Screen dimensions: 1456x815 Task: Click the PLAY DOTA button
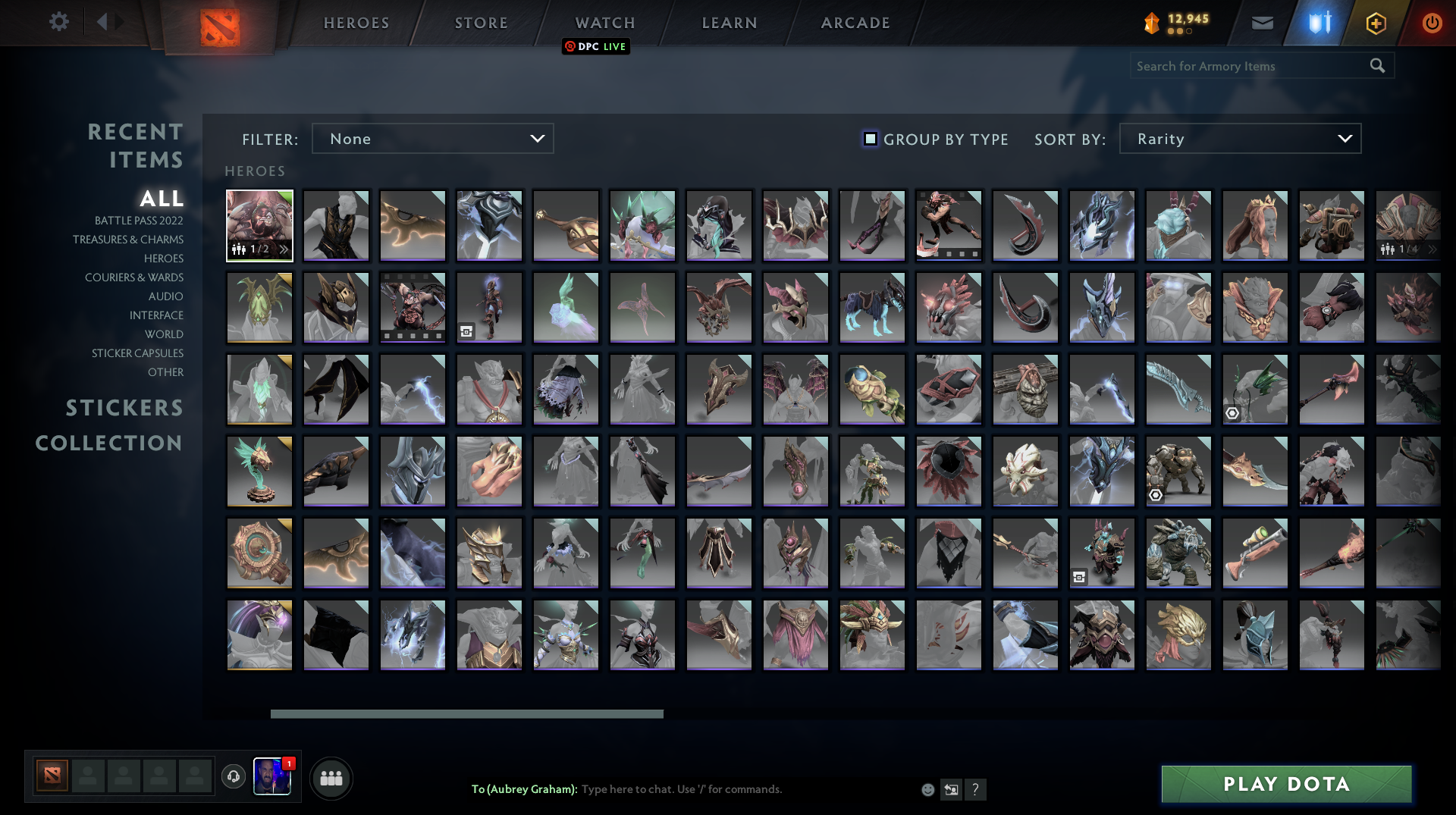tap(1285, 784)
